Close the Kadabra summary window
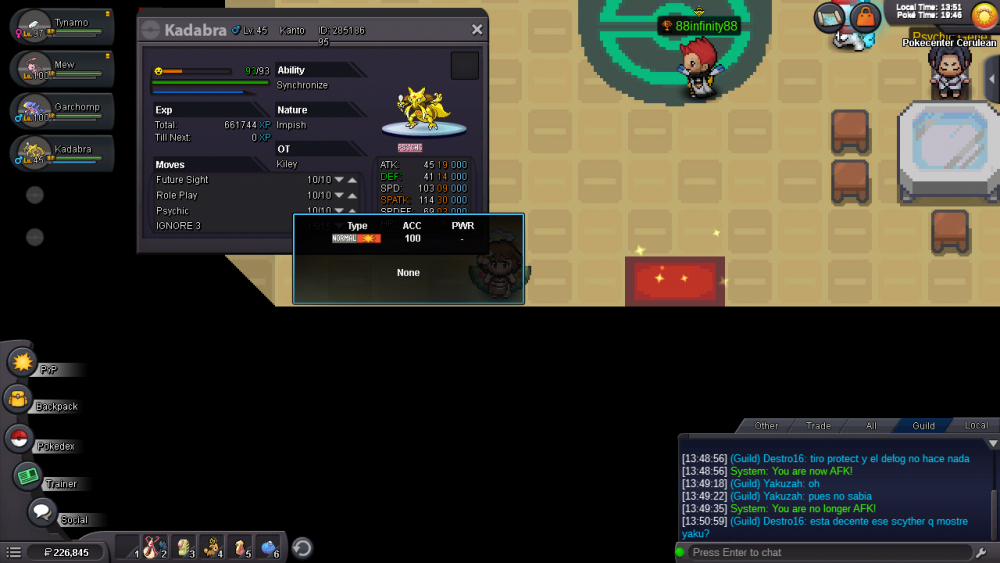The image size is (1000, 563). click(x=477, y=30)
